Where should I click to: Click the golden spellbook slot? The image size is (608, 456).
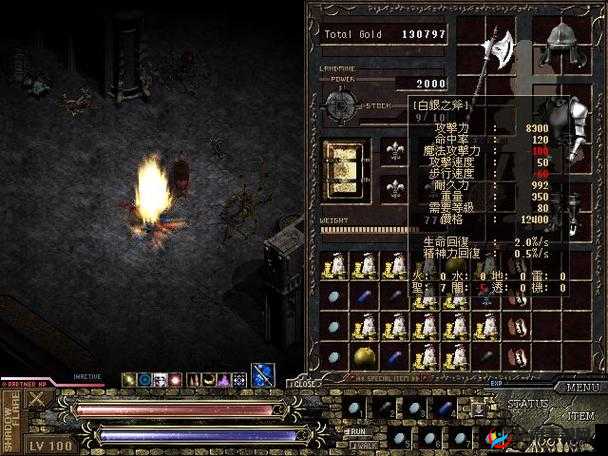click(x=346, y=165)
